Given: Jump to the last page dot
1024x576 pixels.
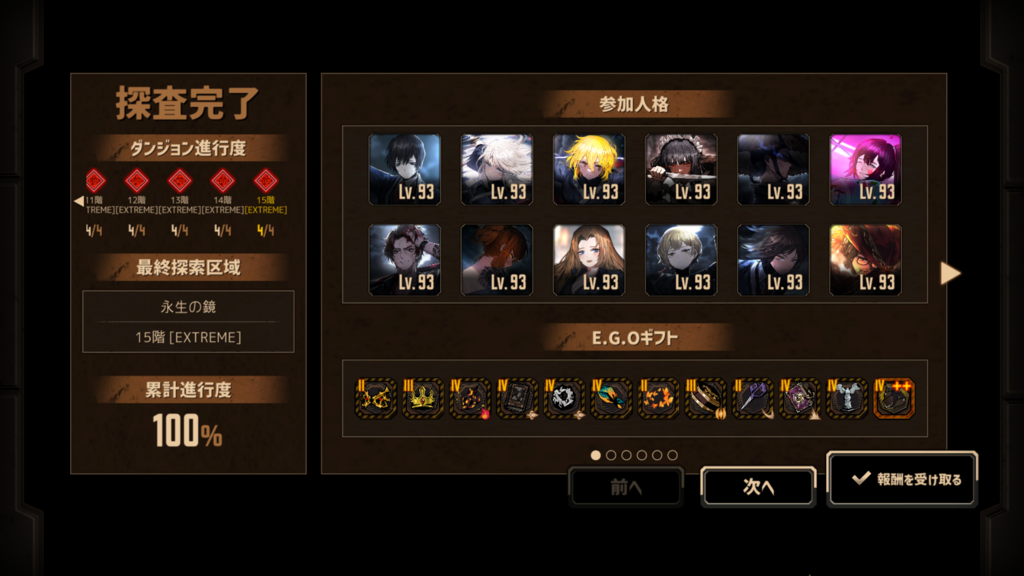Looking at the screenshot, I should click(x=672, y=455).
